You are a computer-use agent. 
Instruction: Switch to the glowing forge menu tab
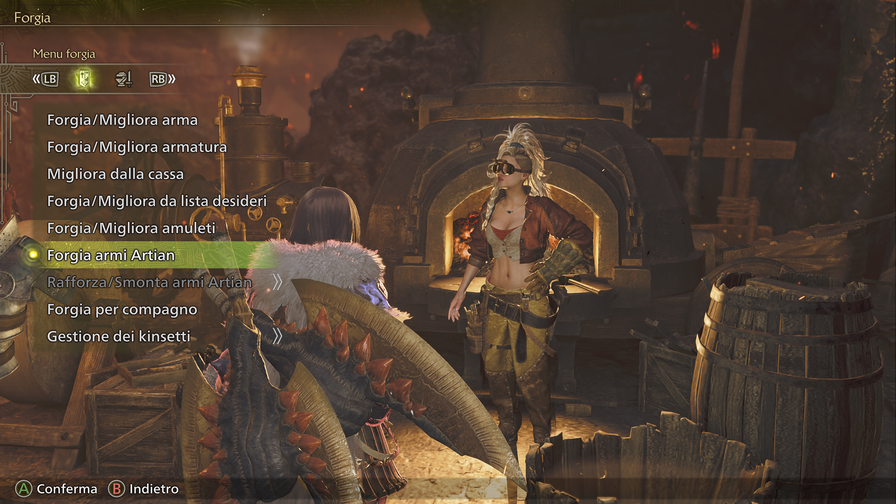[86, 79]
